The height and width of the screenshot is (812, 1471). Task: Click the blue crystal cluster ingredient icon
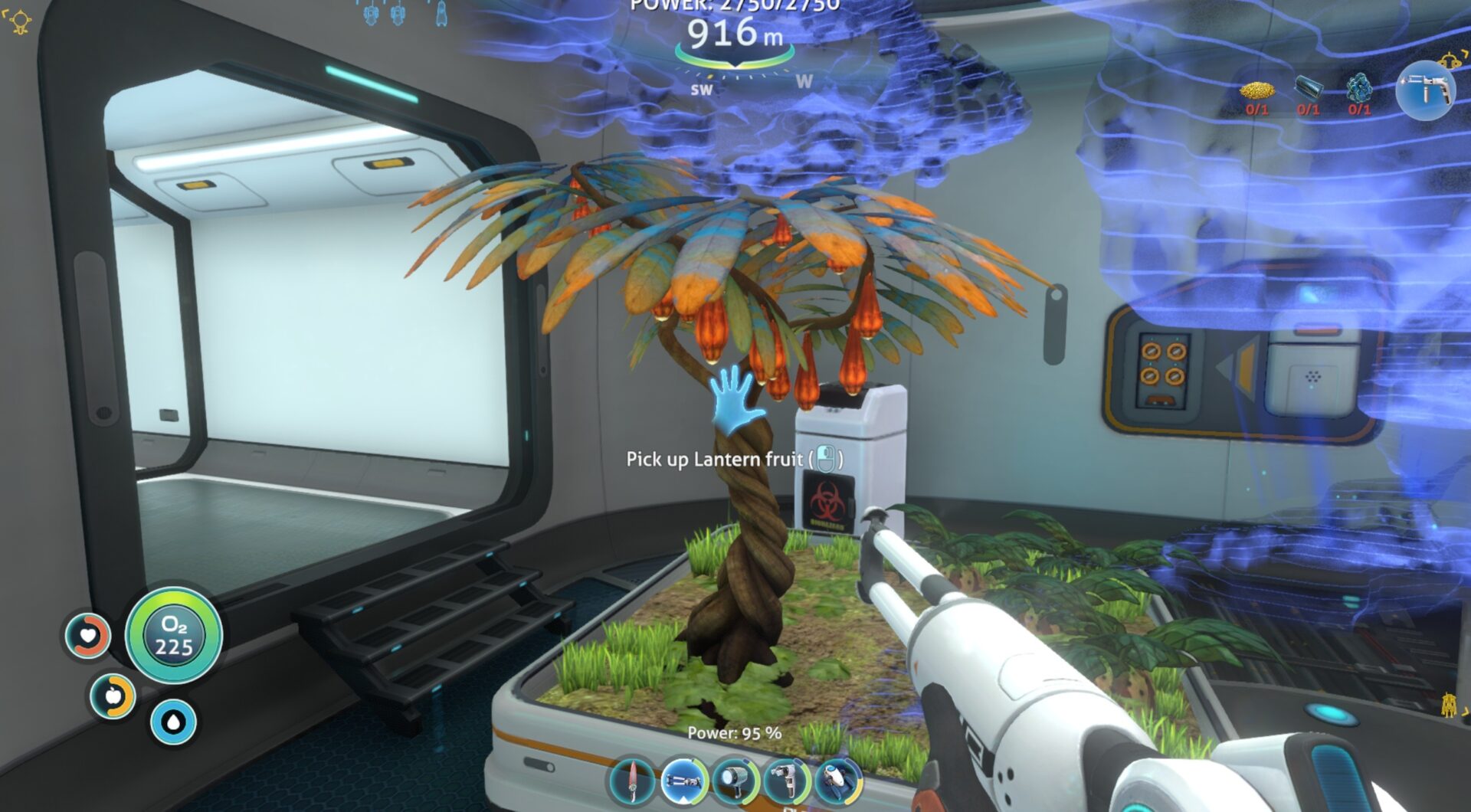(1359, 88)
